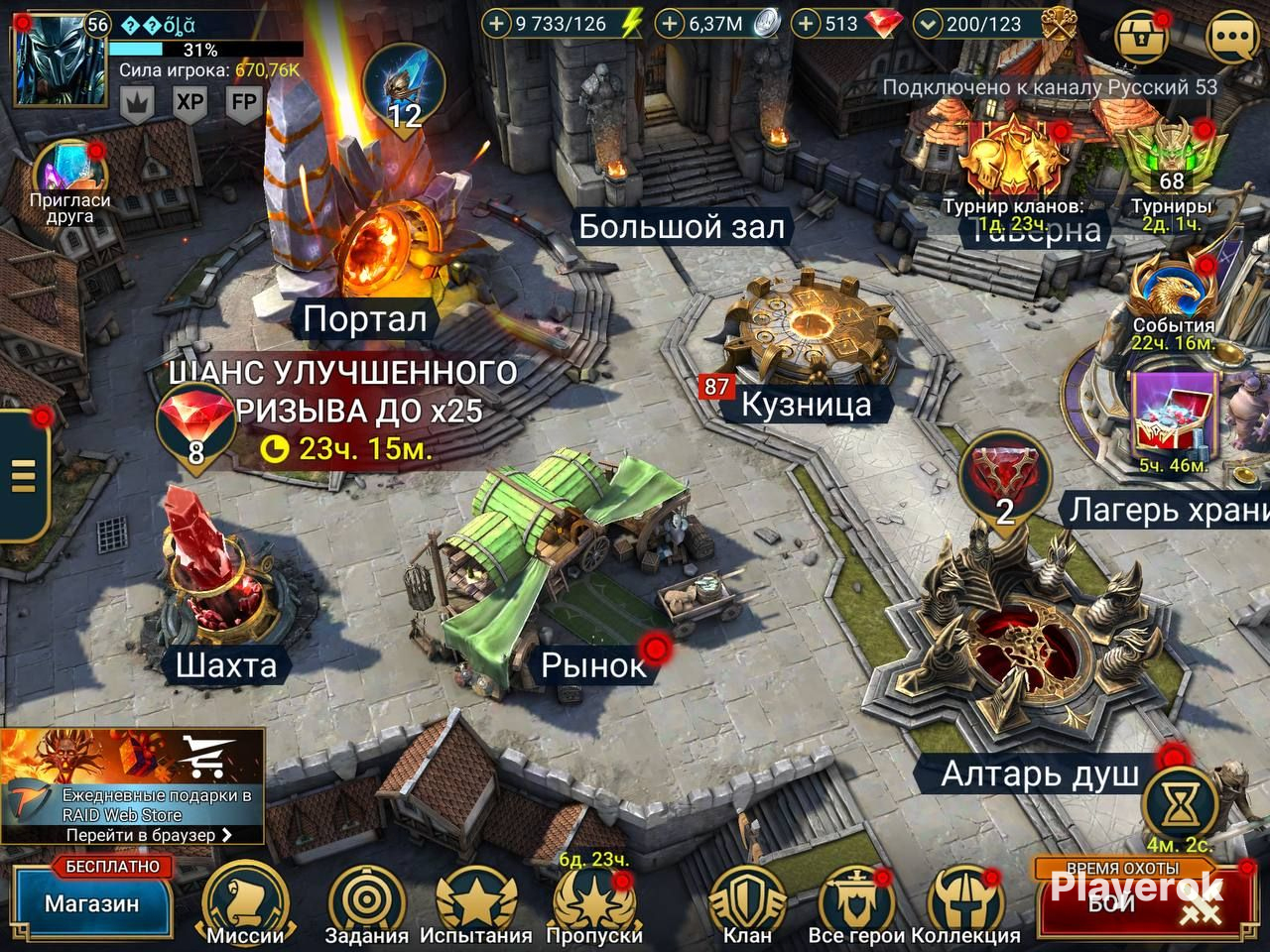Add gems with the plus button
The width and height of the screenshot is (1270, 952).
pyautogui.click(x=808, y=24)
